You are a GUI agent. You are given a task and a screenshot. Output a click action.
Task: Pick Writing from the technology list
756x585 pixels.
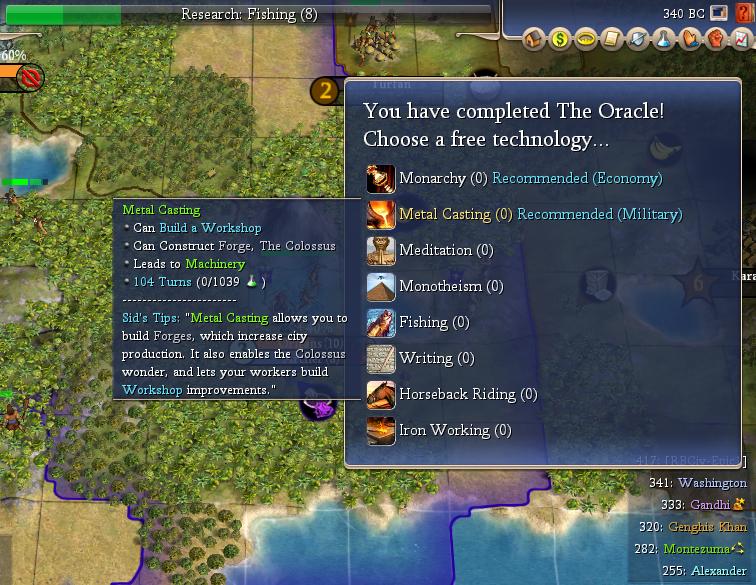coord(422,359)
